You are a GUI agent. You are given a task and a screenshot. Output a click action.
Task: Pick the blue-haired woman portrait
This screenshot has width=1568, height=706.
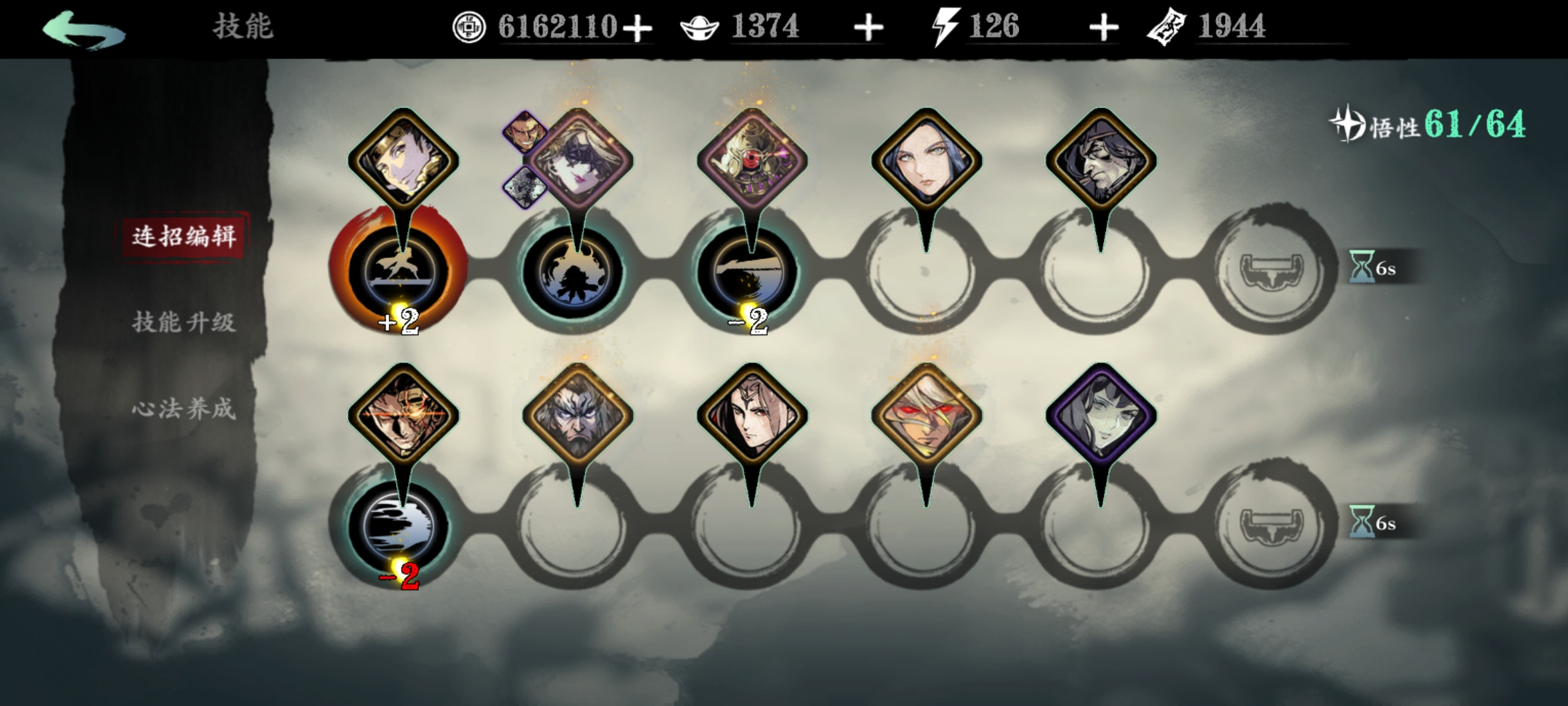926,161
